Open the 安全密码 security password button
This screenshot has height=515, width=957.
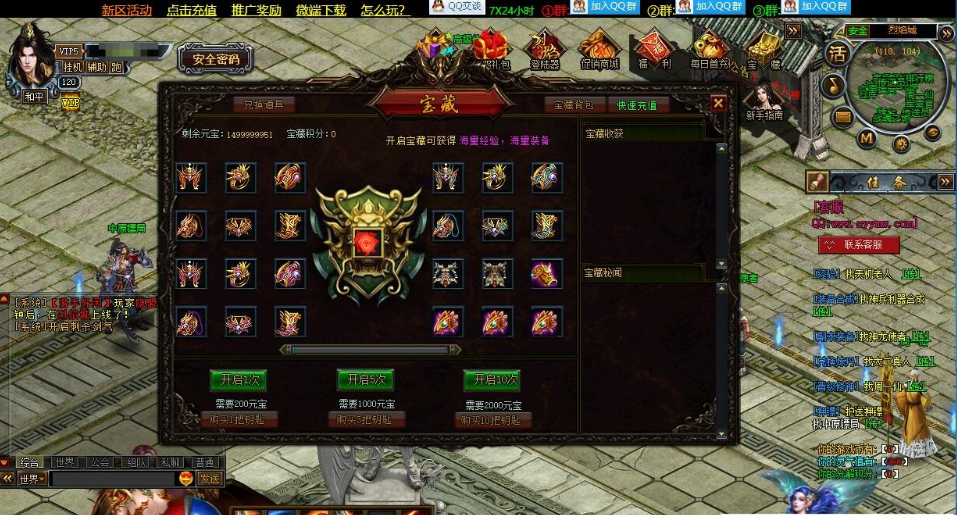point(216,59)
